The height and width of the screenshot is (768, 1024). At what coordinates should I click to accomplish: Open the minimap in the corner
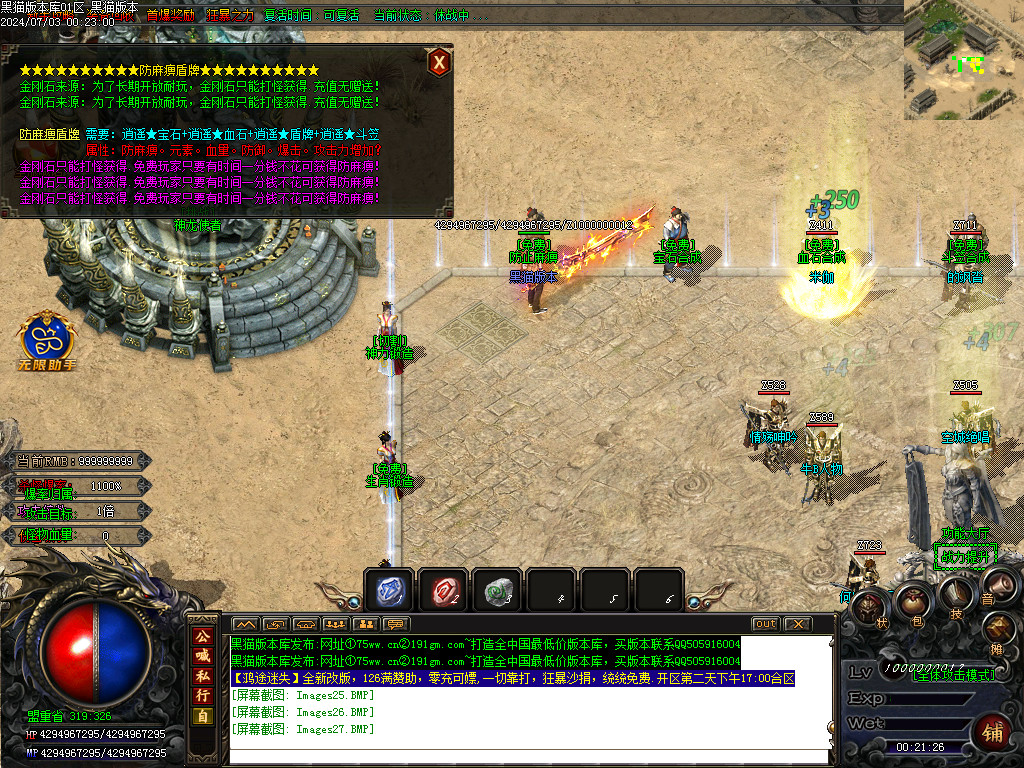tap(963, 60)
